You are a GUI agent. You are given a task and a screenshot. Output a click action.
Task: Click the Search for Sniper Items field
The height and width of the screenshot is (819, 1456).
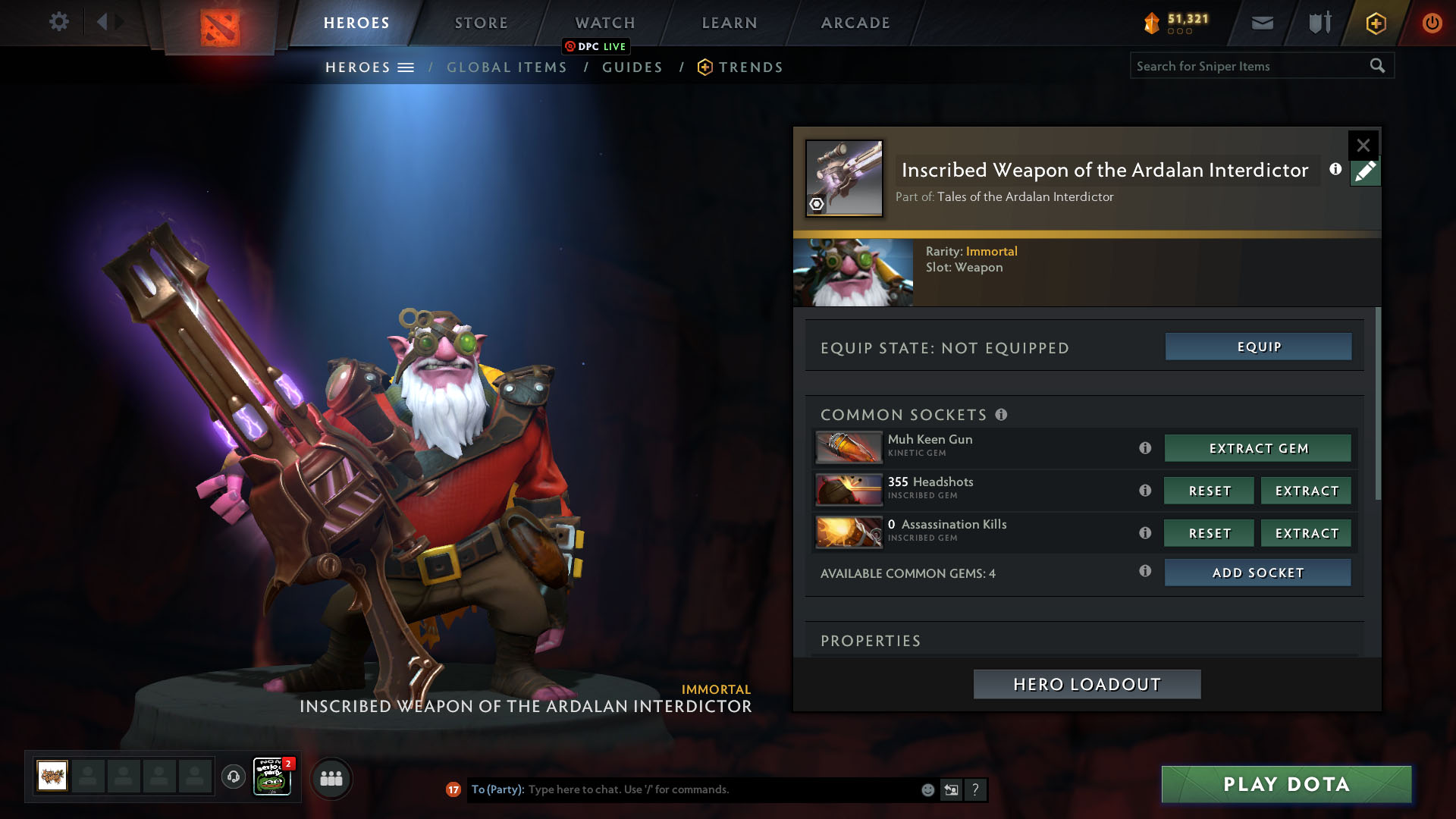coord(1249,66)
